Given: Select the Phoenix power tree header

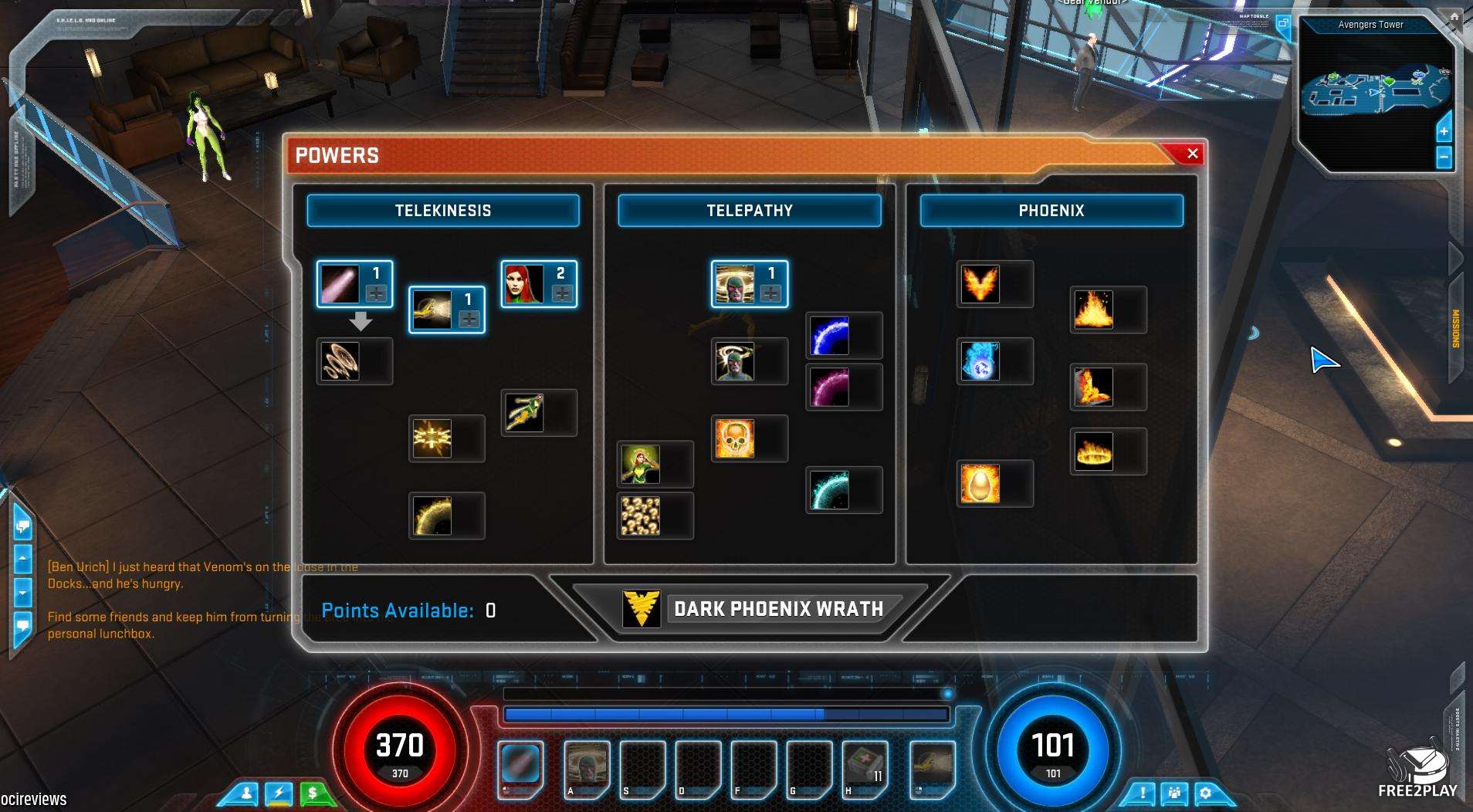Looking at the screenshot, I should click(x=1051, y=211).
